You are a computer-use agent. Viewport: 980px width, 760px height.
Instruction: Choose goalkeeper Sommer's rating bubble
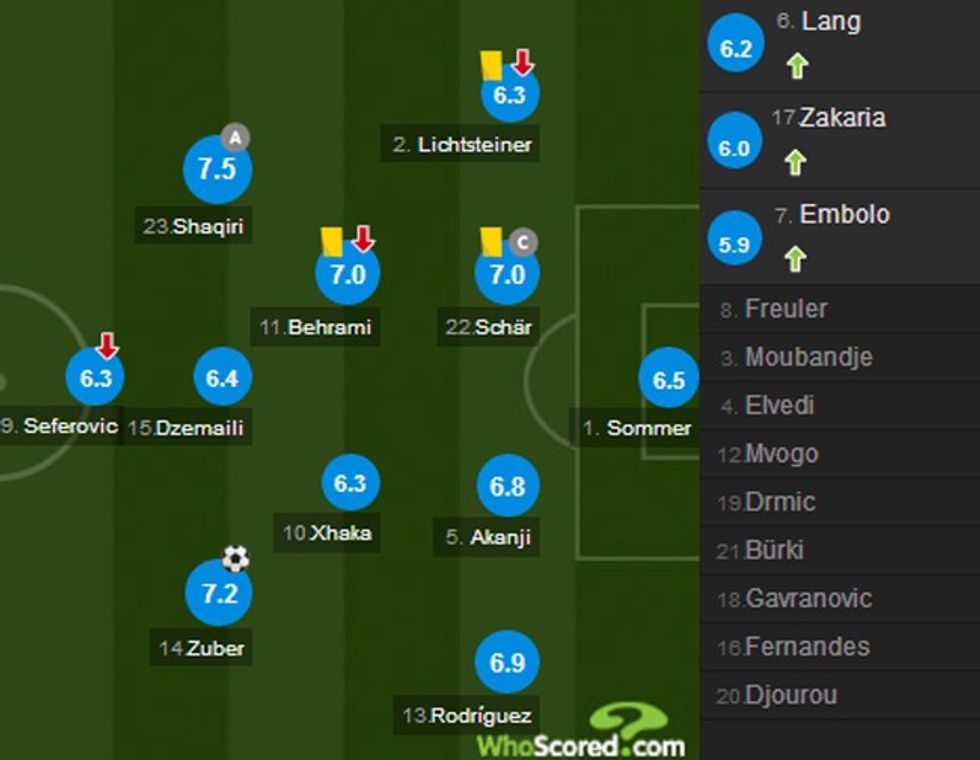[668, 380]
